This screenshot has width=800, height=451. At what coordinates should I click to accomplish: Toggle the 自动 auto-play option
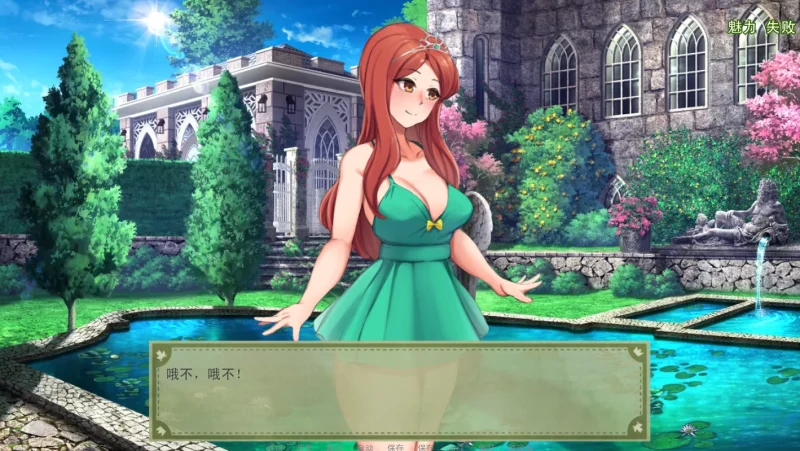point(366,447)
